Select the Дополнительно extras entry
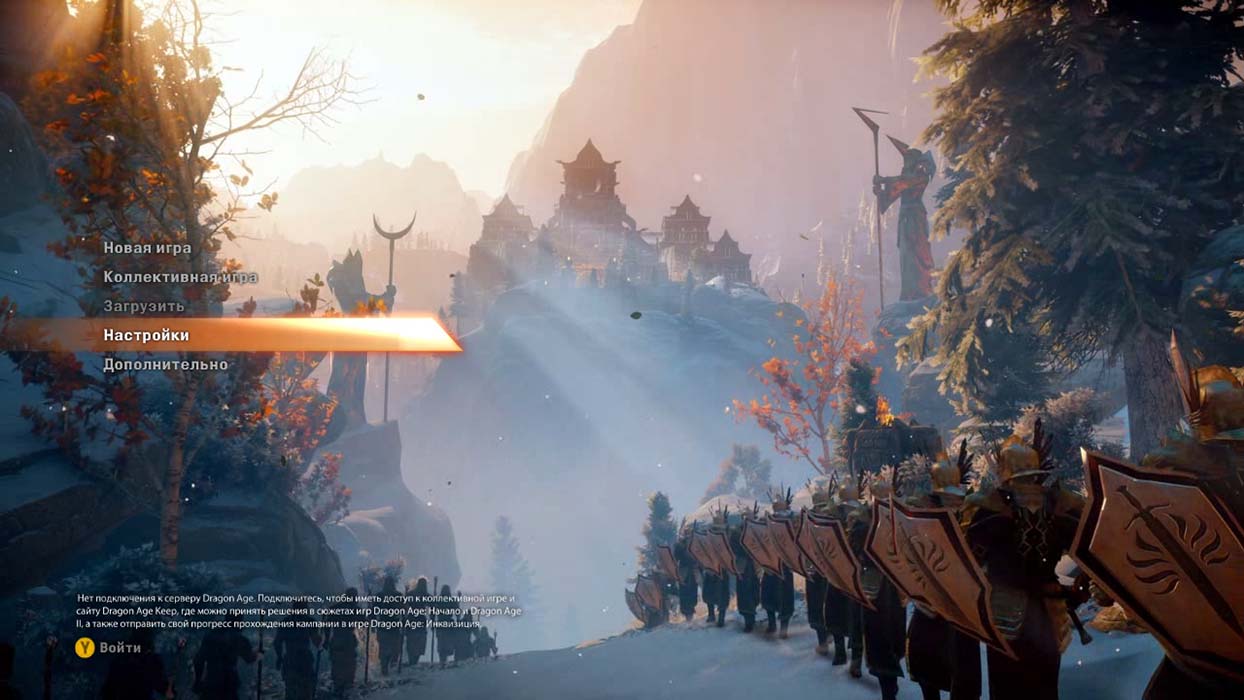 [x=165, y=364]
